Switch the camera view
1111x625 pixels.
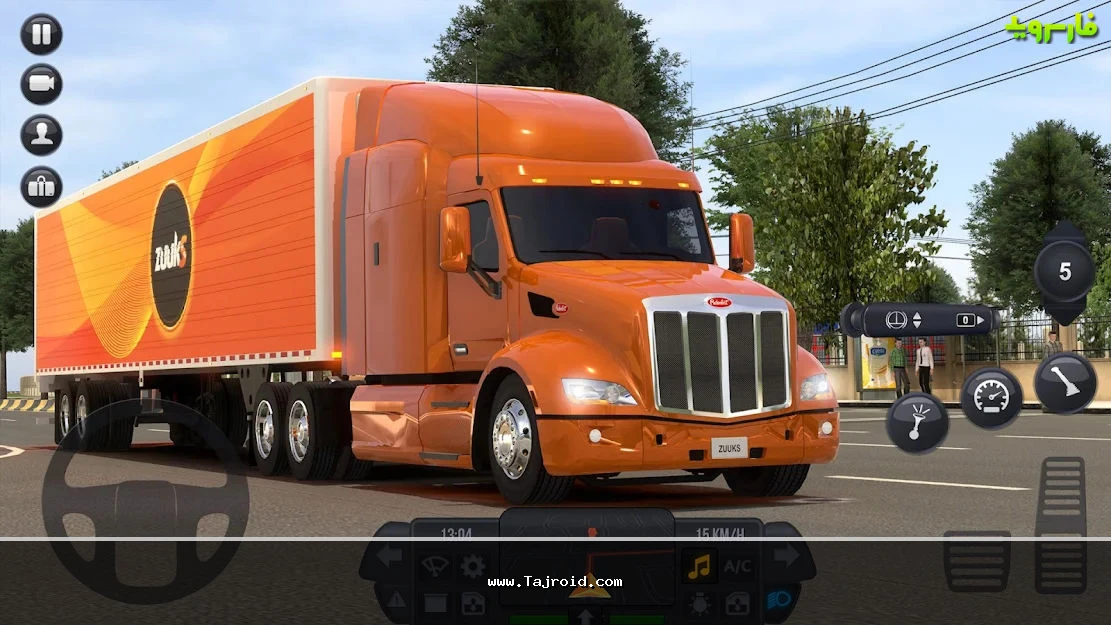tap(41, 84)
